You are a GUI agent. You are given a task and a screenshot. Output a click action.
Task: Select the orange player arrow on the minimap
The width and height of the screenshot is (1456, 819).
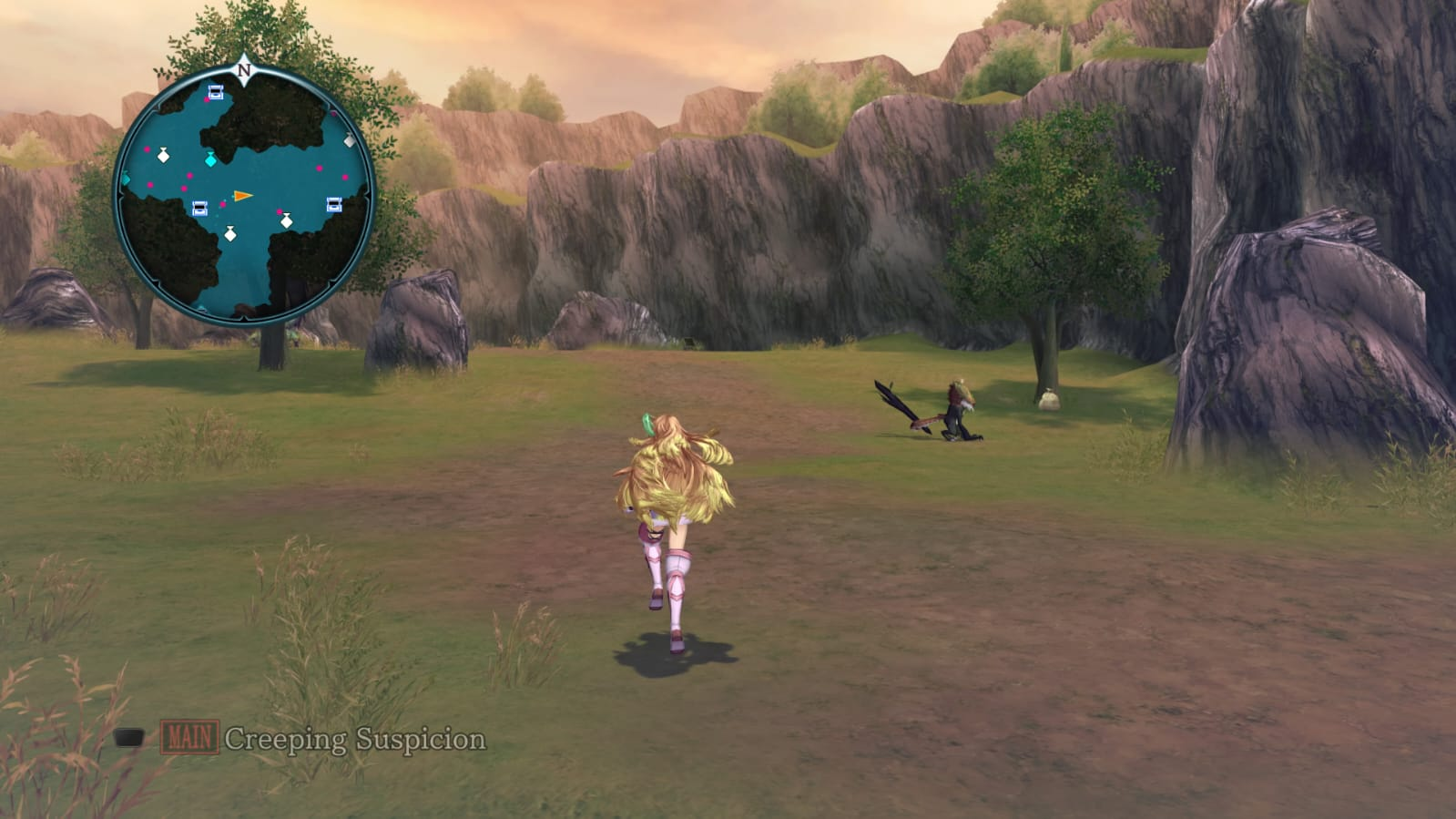242,196
